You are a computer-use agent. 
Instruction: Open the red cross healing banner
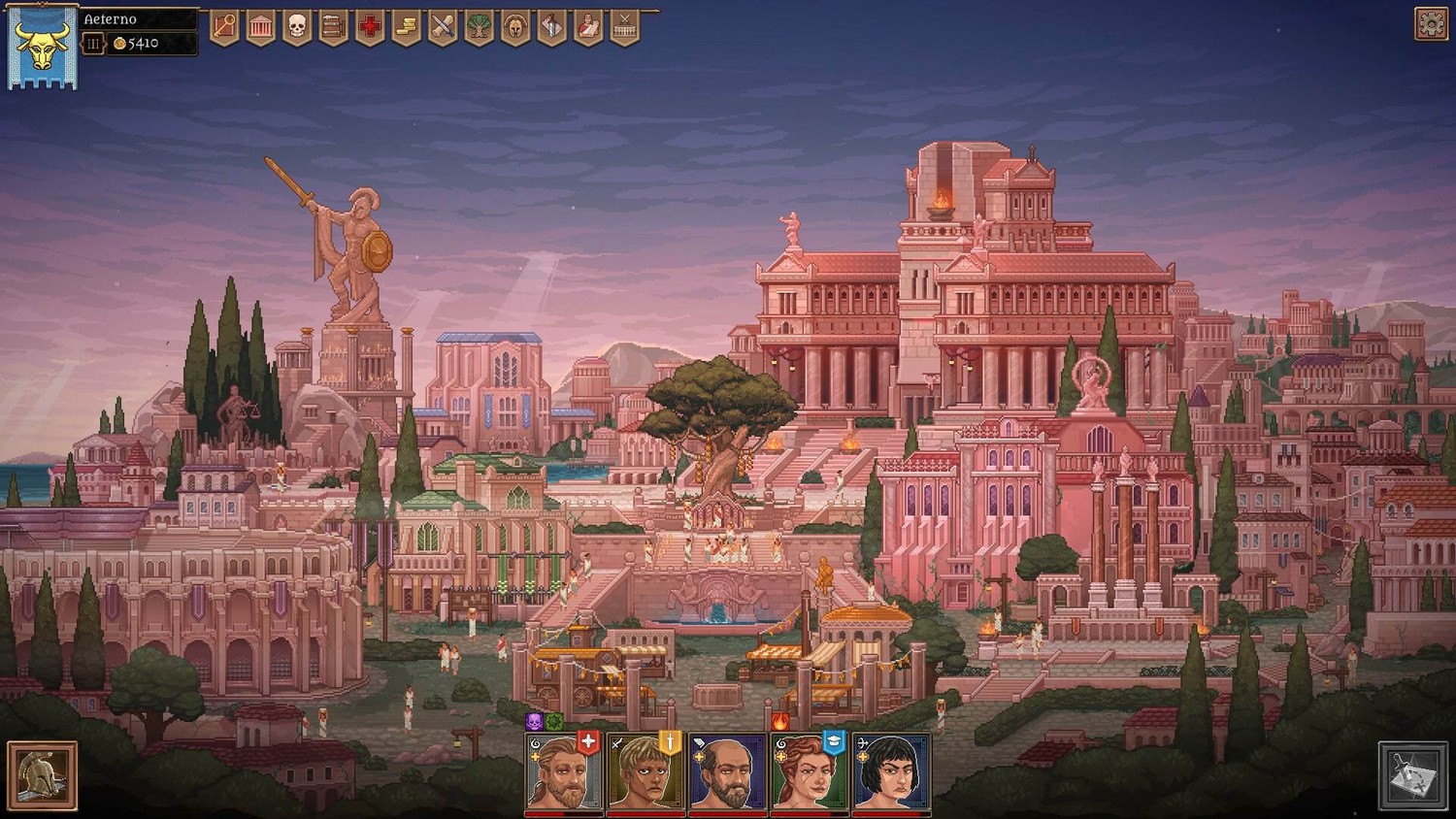tap(370, 27)
